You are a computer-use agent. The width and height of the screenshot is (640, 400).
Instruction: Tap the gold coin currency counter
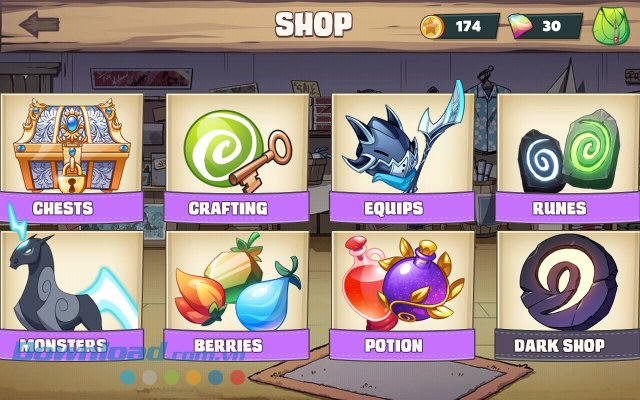coord(462,25)
